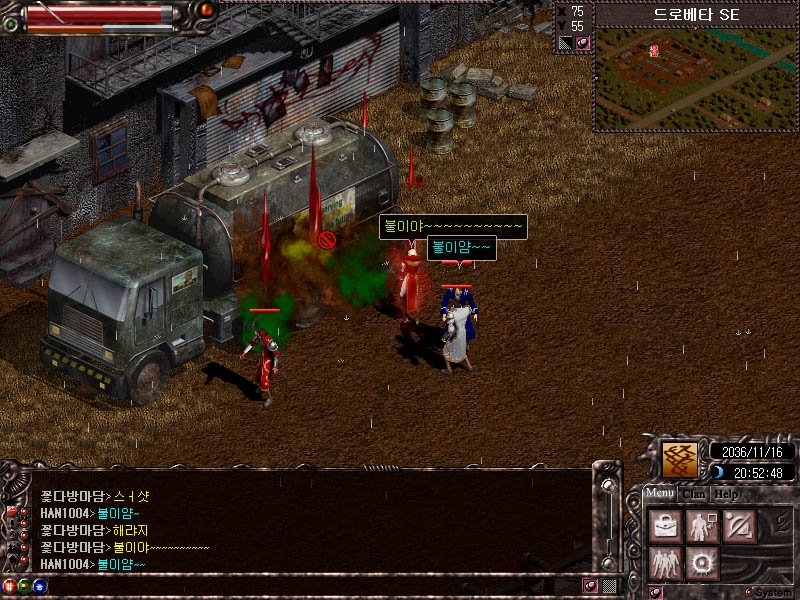Image resolution: width=800 pixels, height=600 pixels.
Task: Click the pink gem button in chat bar
Action: (590, 585)
